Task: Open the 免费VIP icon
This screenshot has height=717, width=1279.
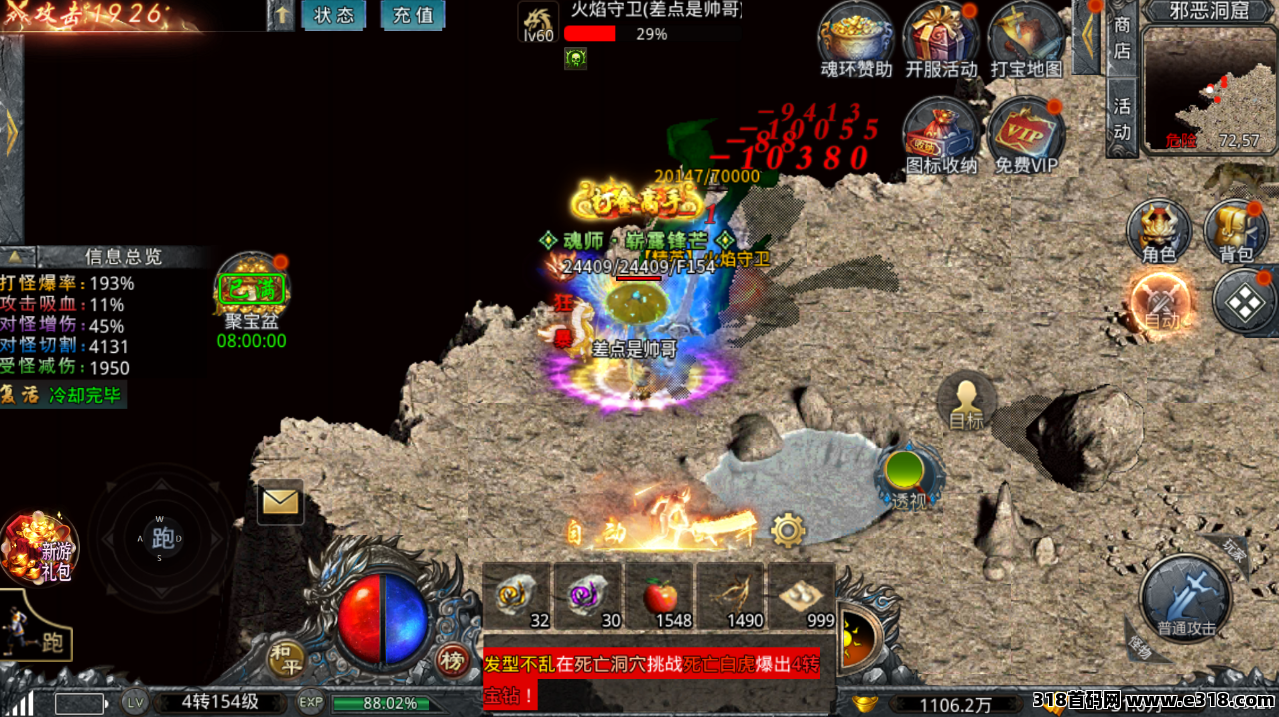Action: (x=1026, y=133)
